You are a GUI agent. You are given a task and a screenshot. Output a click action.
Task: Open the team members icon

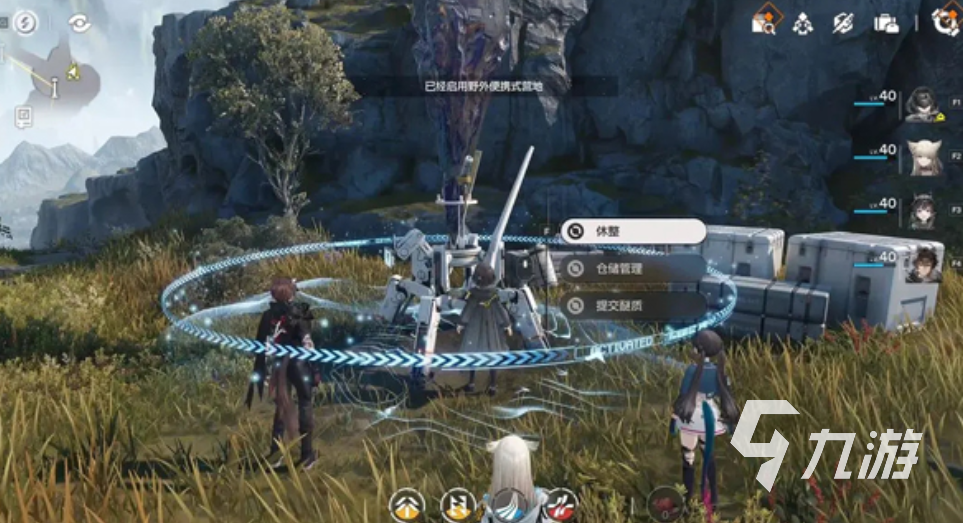802,23
